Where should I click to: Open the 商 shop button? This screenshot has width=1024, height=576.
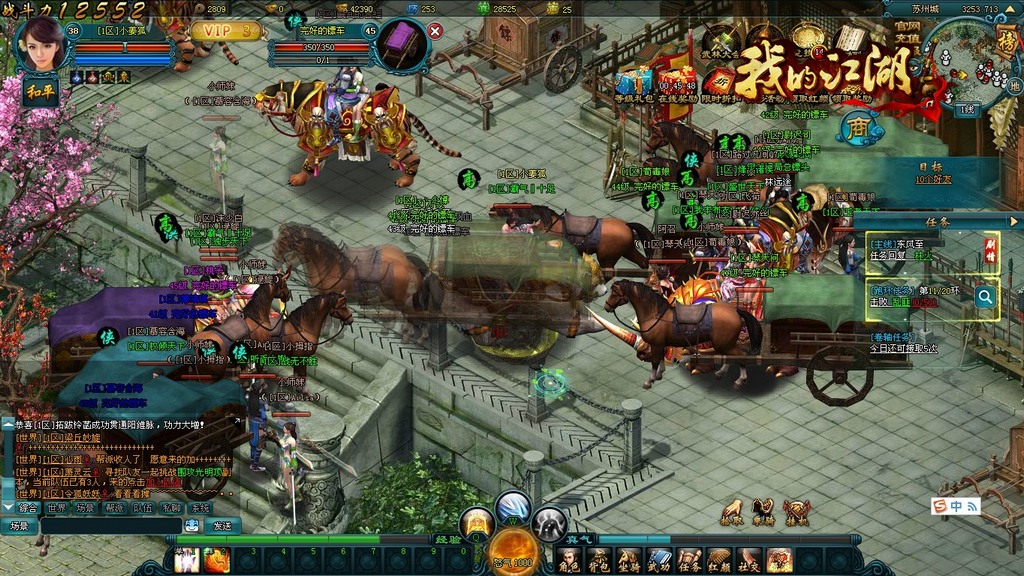coord(858,127)
